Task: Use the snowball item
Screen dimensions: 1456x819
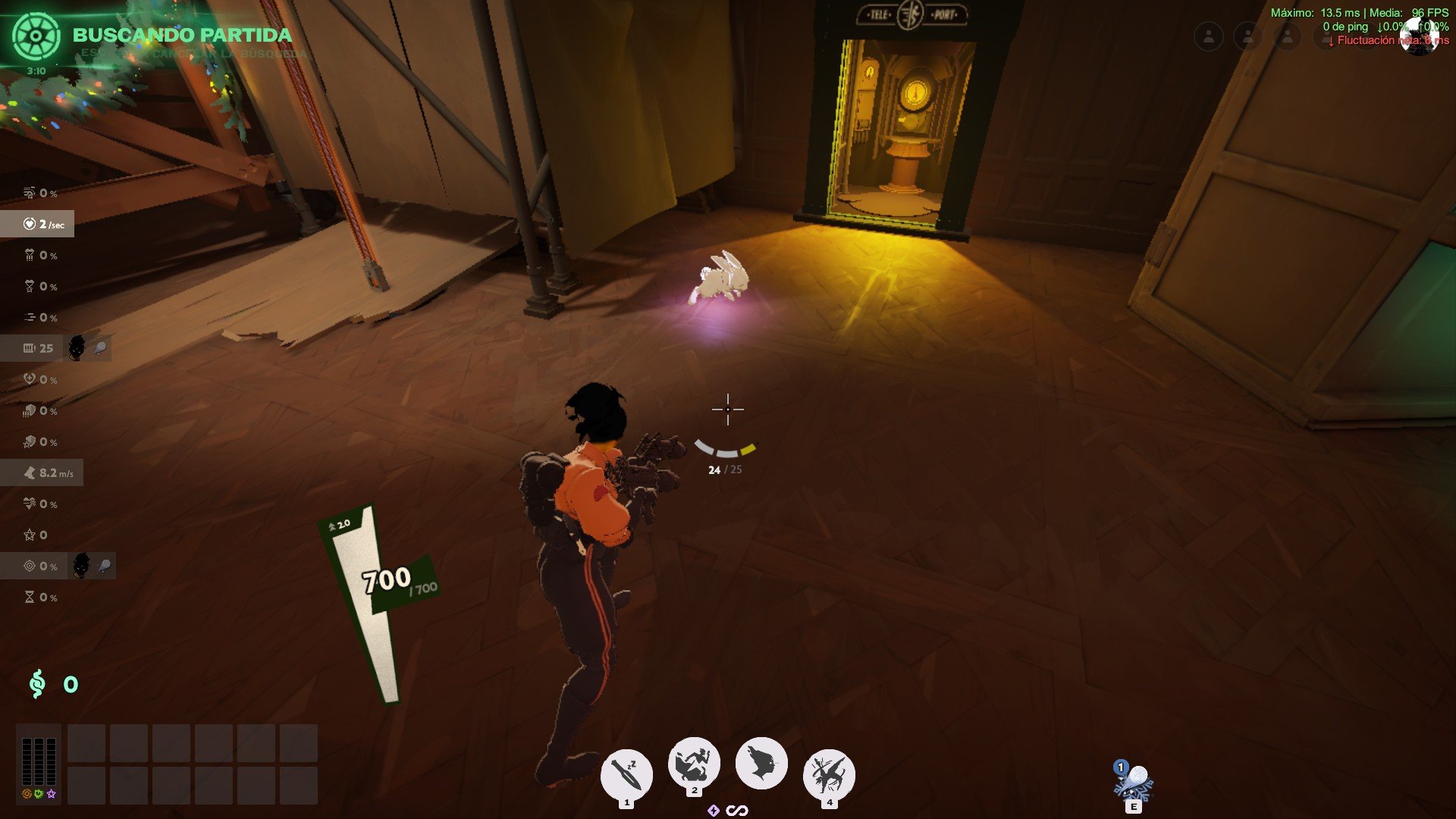Action: (x=1134, y=781)
